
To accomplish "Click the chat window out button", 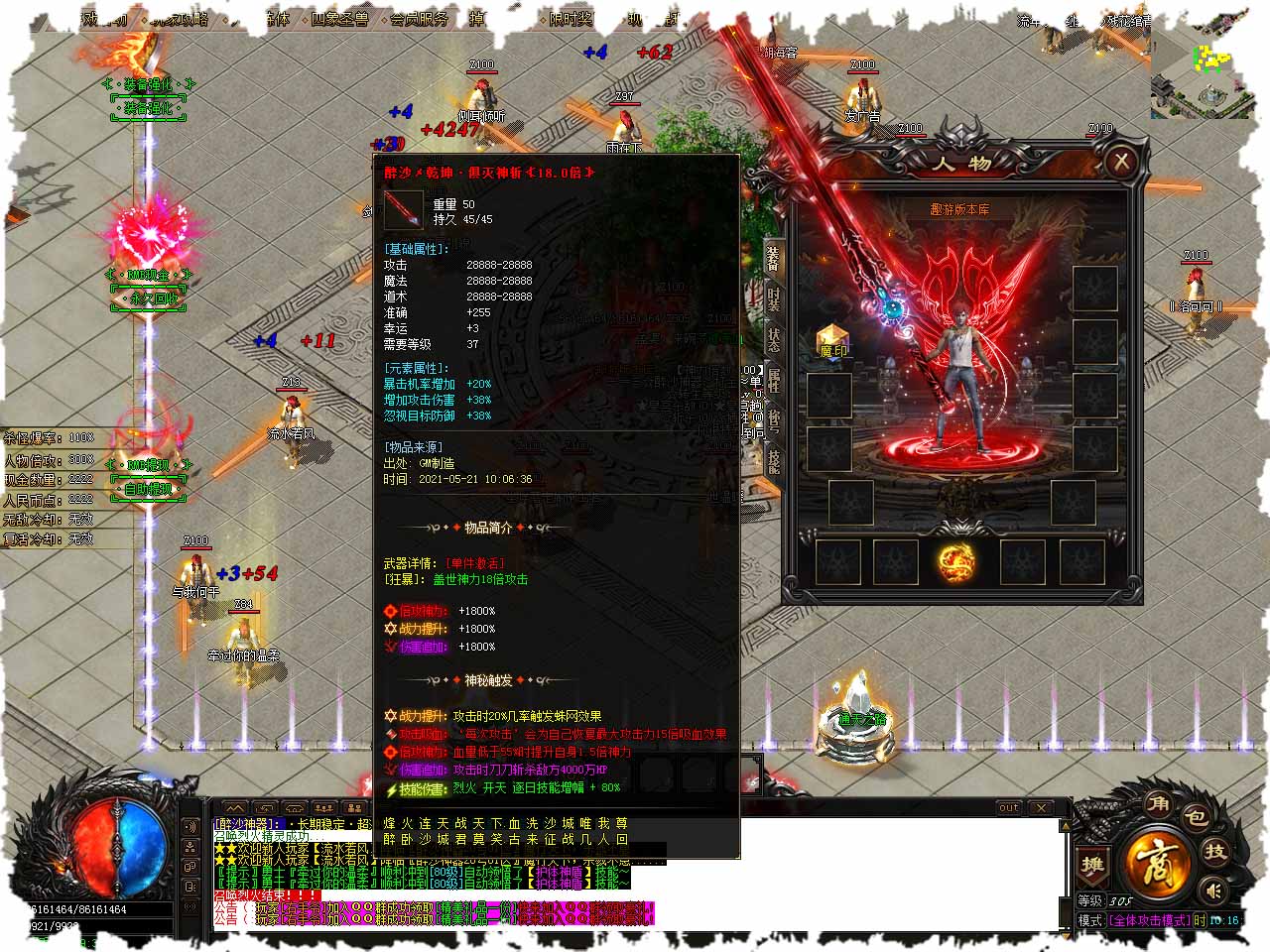I will (x=1009, y=808).
